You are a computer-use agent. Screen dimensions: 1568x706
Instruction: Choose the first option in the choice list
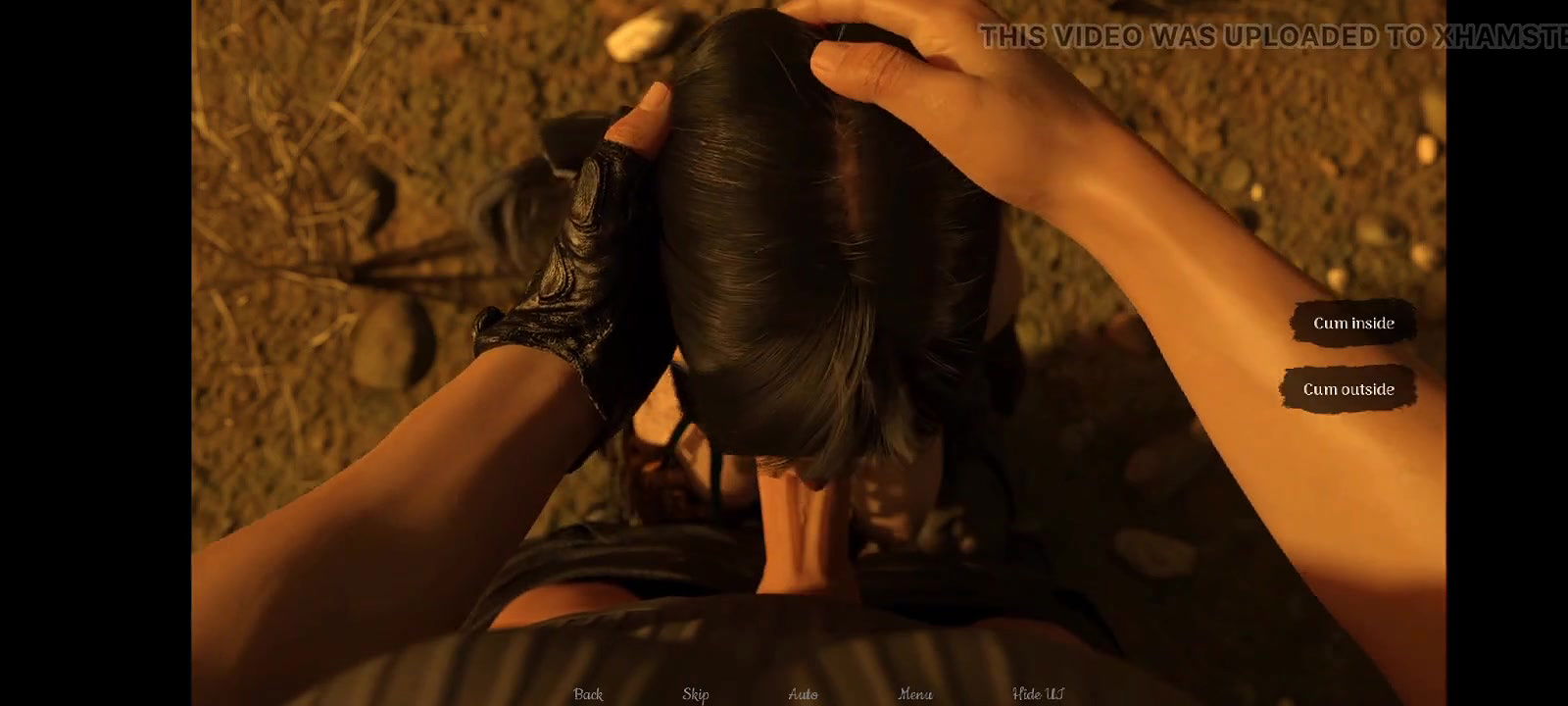(x=1354, y=322)
